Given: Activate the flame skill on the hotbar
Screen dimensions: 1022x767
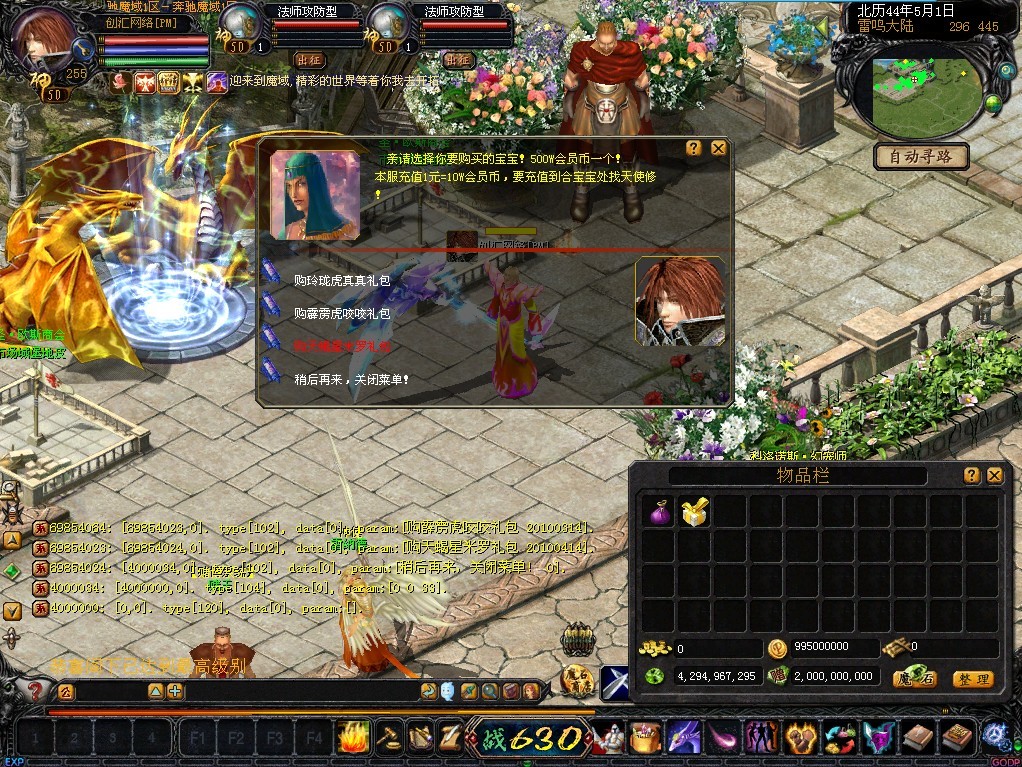Looking at the screenshot, I should click(352, 737).
